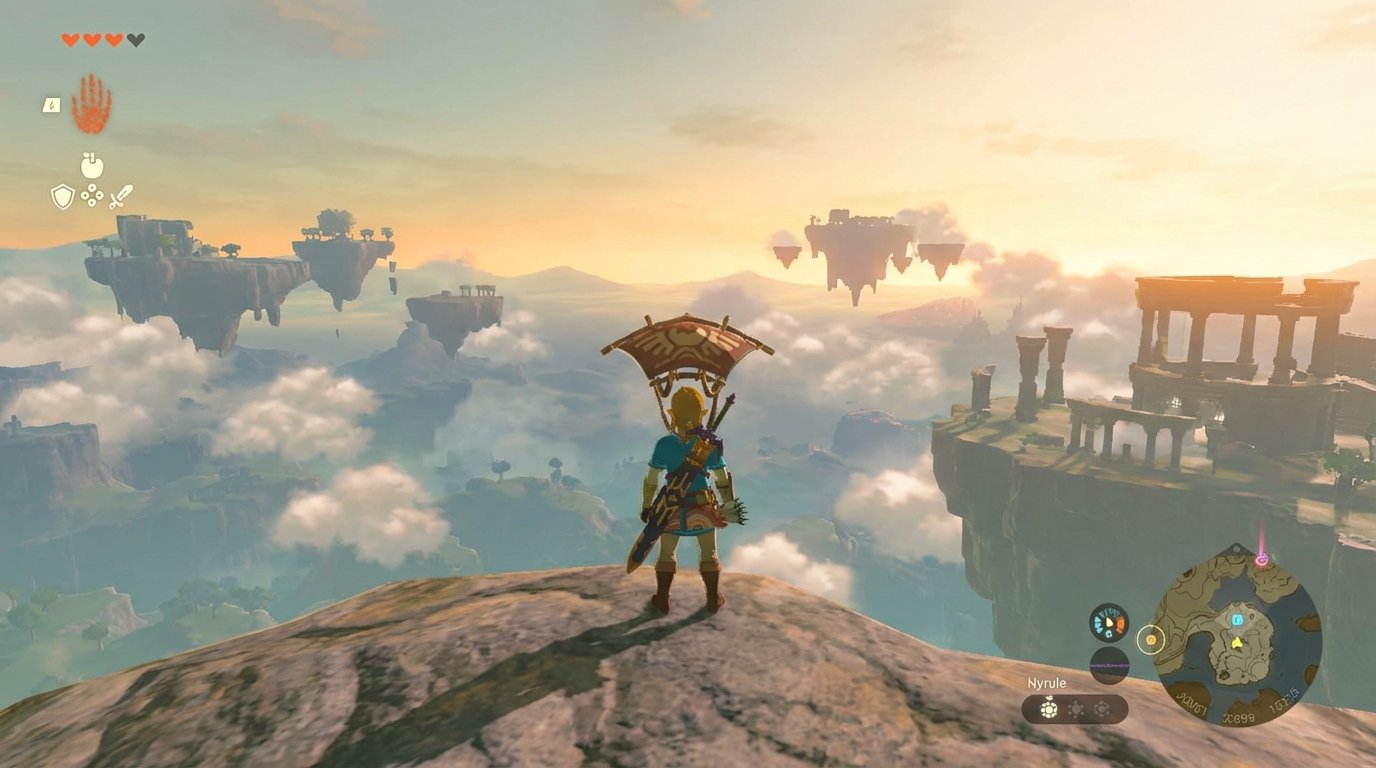Click the blue shrine icon on the minimap
The height and width of the screenshot is (768, 1376).
1237,620
